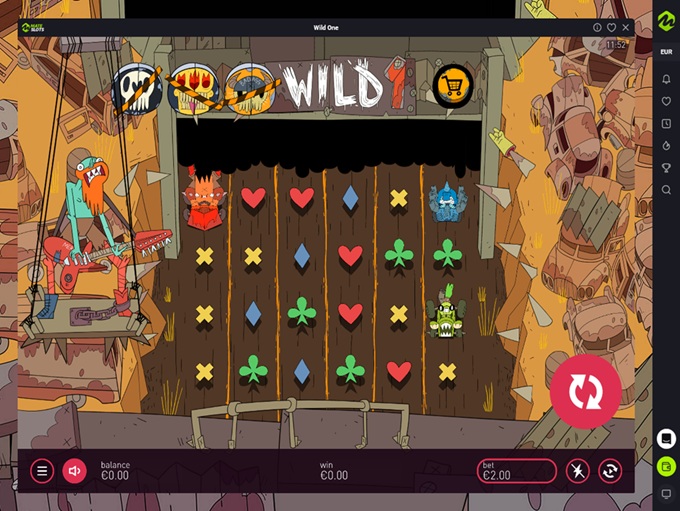680x511 pixels.
Task: Open the search magnifier in sidebar
Action: pyautogui.click(x=666, y=189)
